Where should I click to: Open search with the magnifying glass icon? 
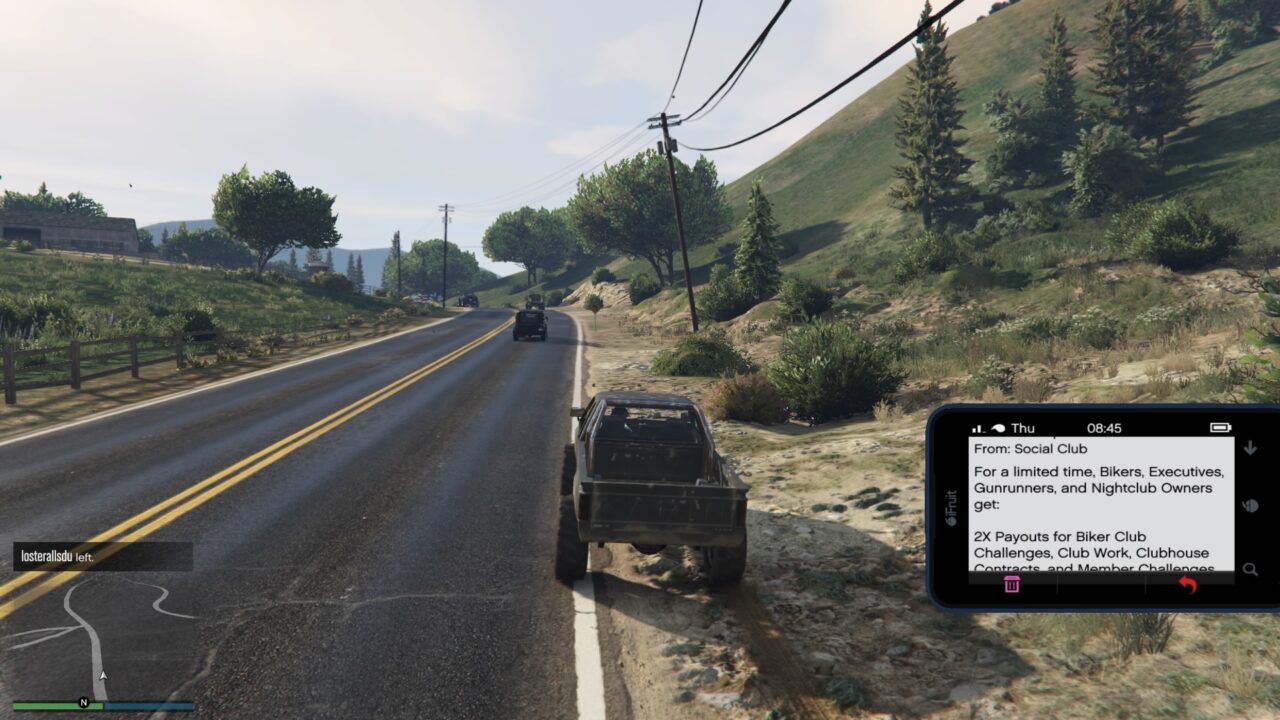coord(1250,569)
